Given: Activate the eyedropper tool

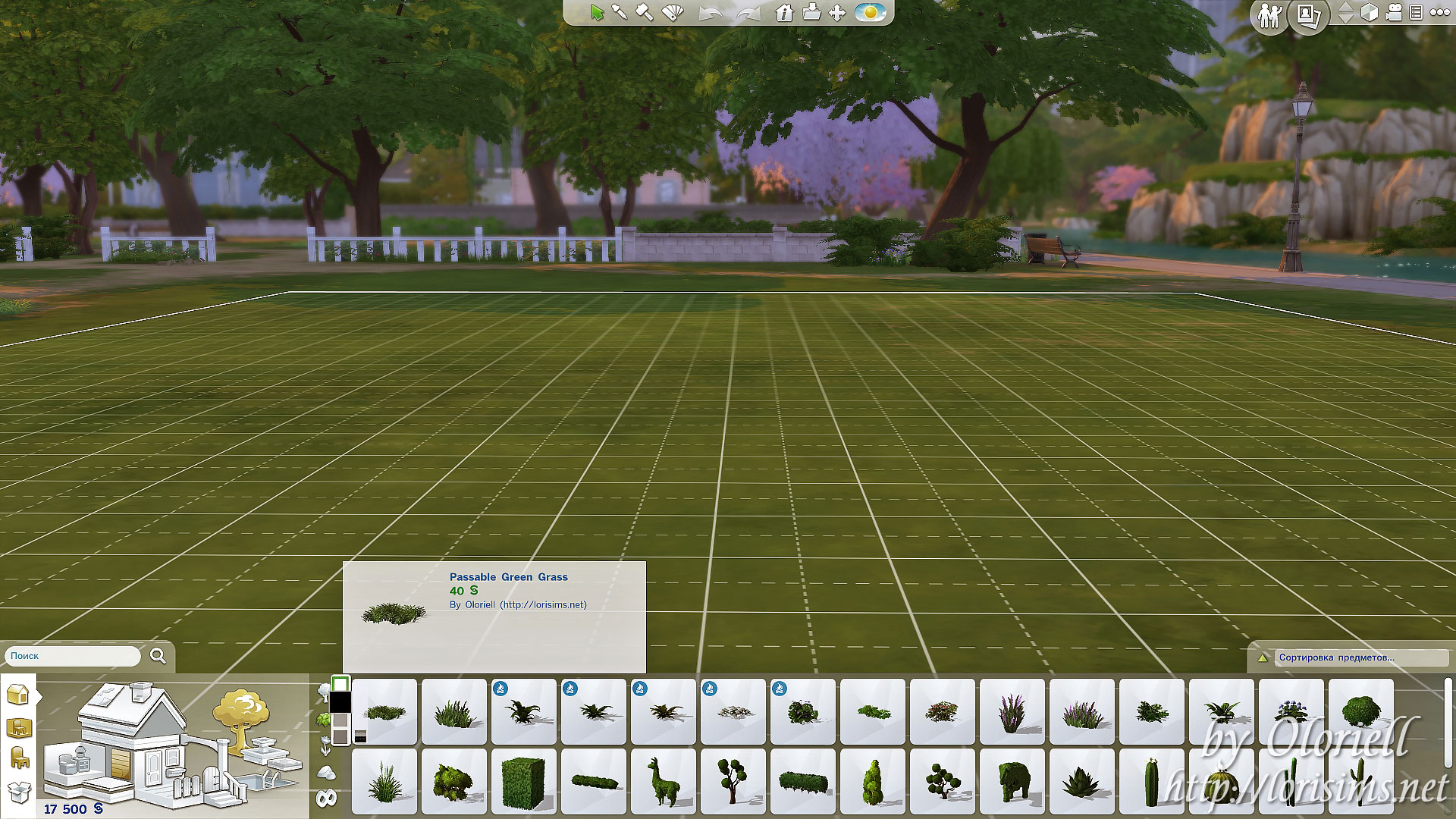Looking at the screenshot, I should click(x=620, y=12).
